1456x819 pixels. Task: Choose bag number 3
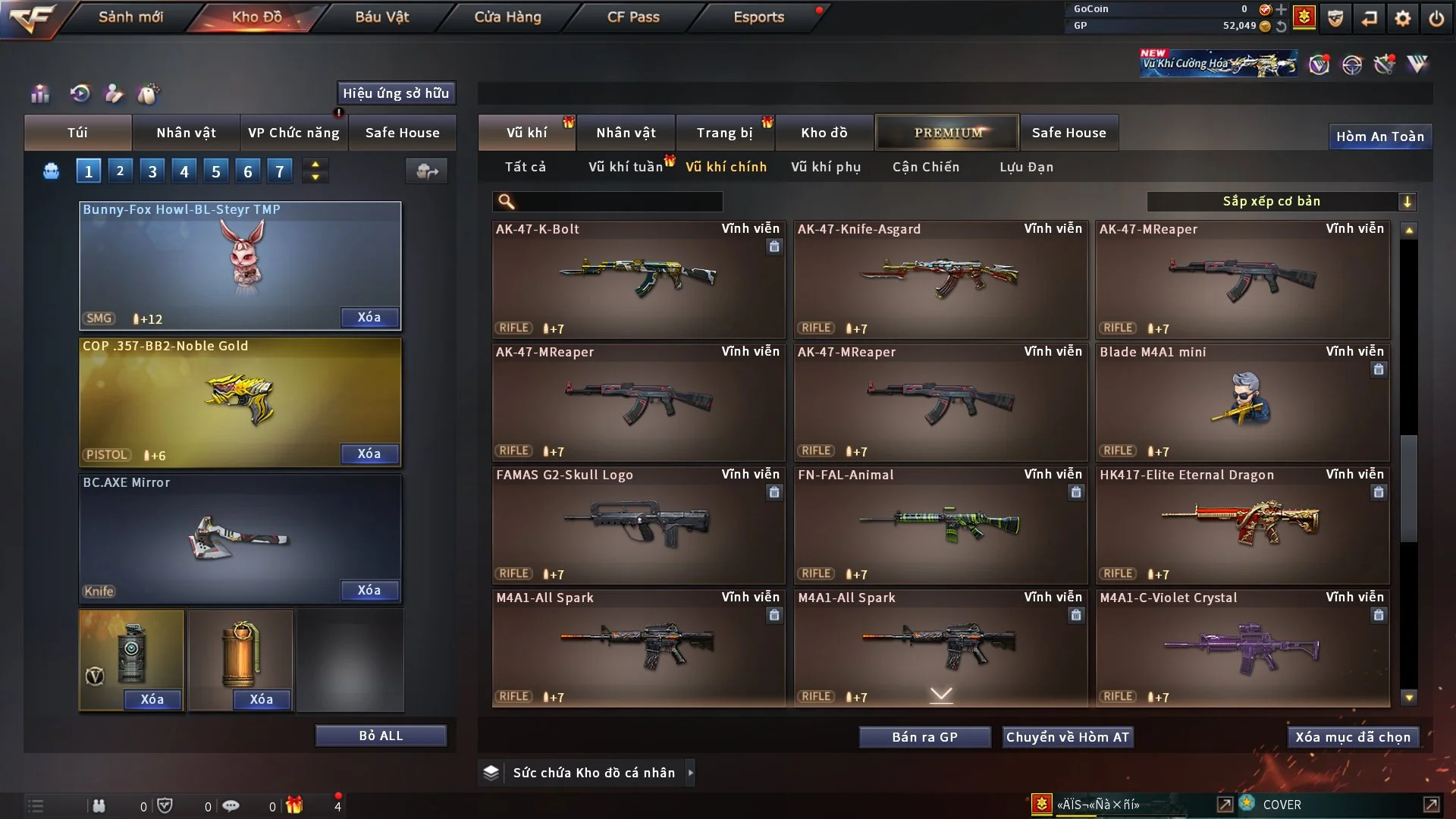coord(152,171)
